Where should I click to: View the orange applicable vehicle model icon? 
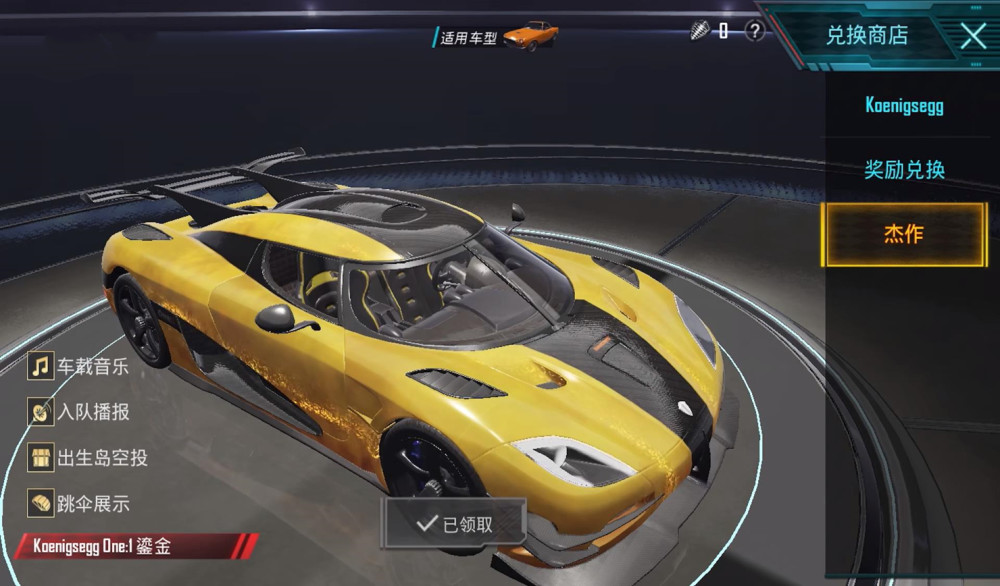(530, 36)
